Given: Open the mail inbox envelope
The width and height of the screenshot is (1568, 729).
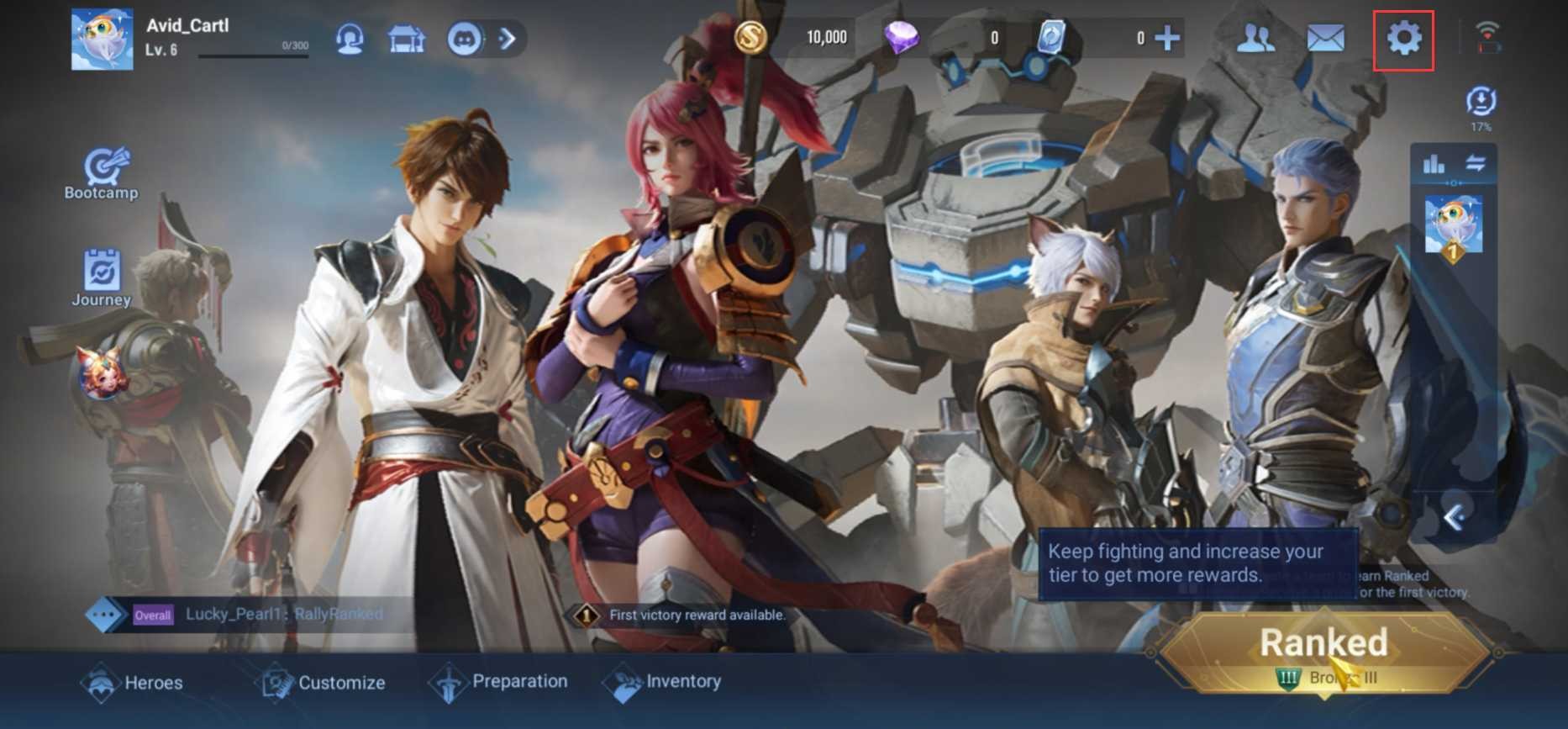Looking at the screenshot, I should tap(1325, 39).
